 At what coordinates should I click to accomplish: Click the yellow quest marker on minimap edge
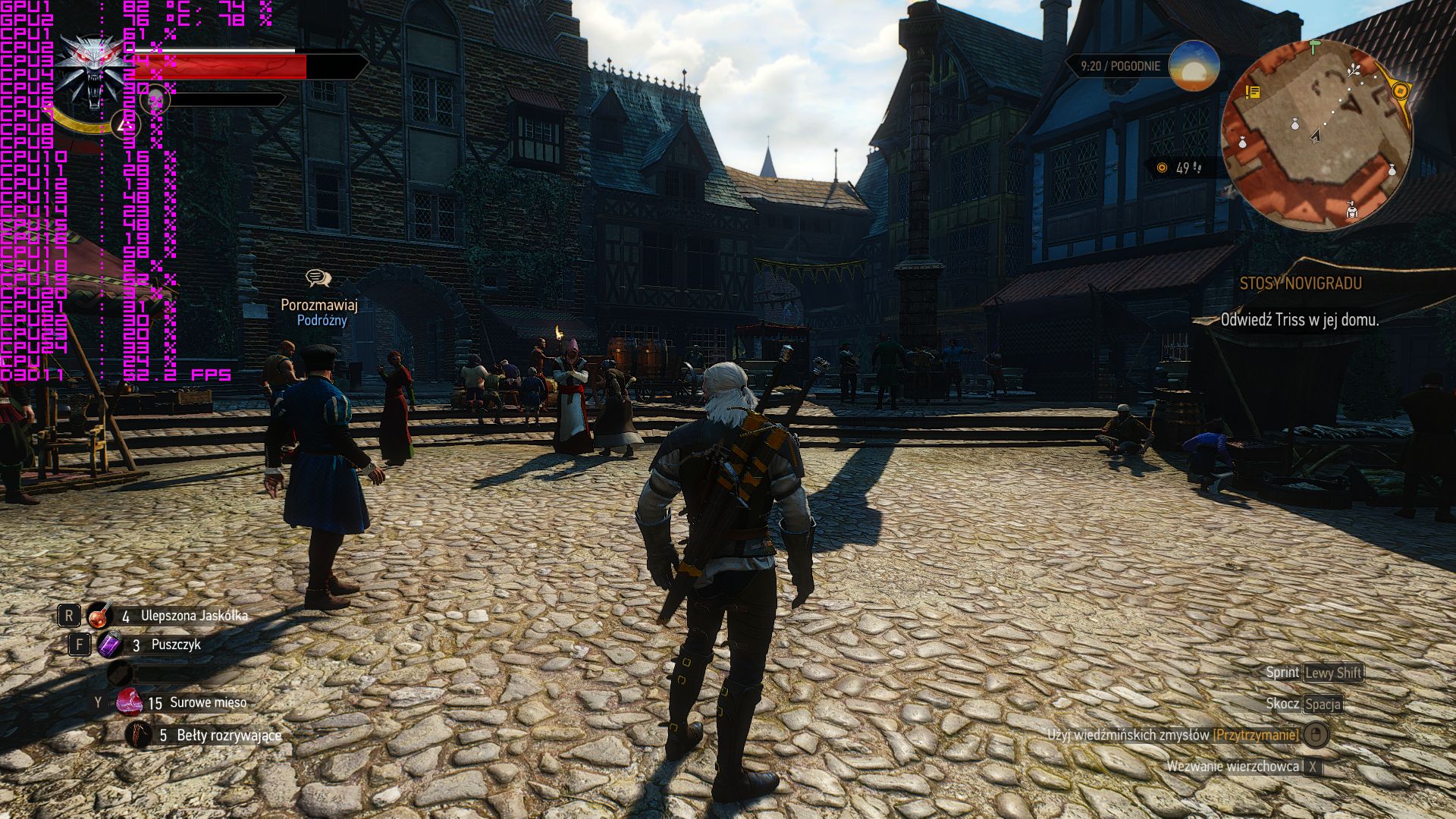click(1400, 91)
